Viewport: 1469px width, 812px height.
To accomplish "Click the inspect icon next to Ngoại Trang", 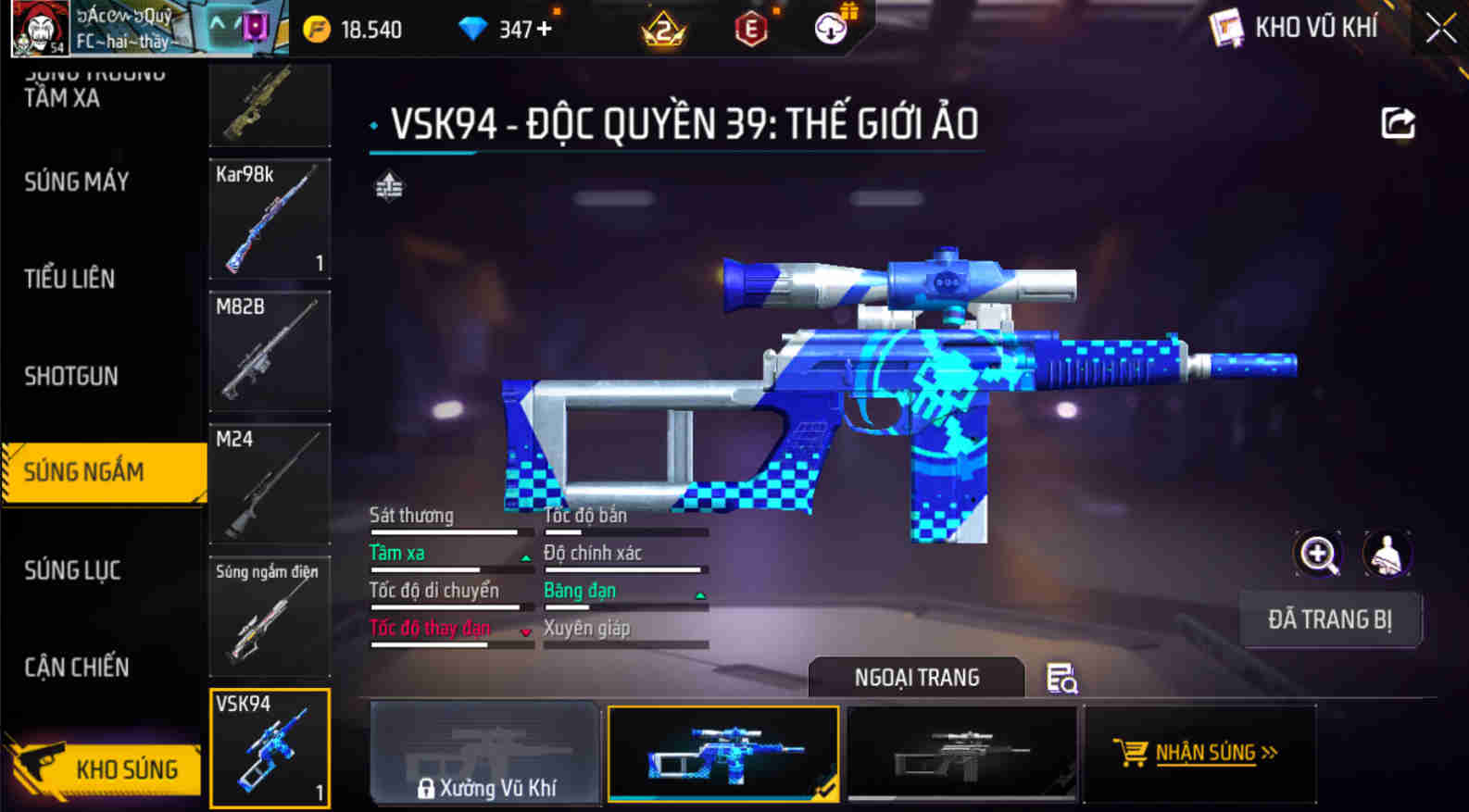I will click(x=1061, y=680).
